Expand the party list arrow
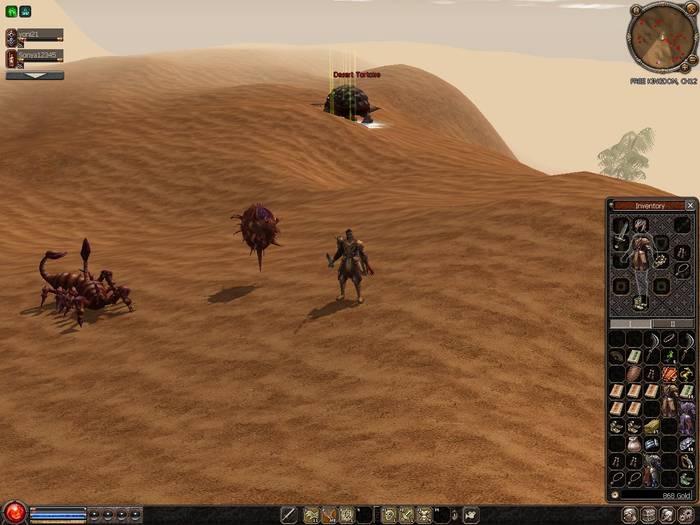 [x=34, y=75]
